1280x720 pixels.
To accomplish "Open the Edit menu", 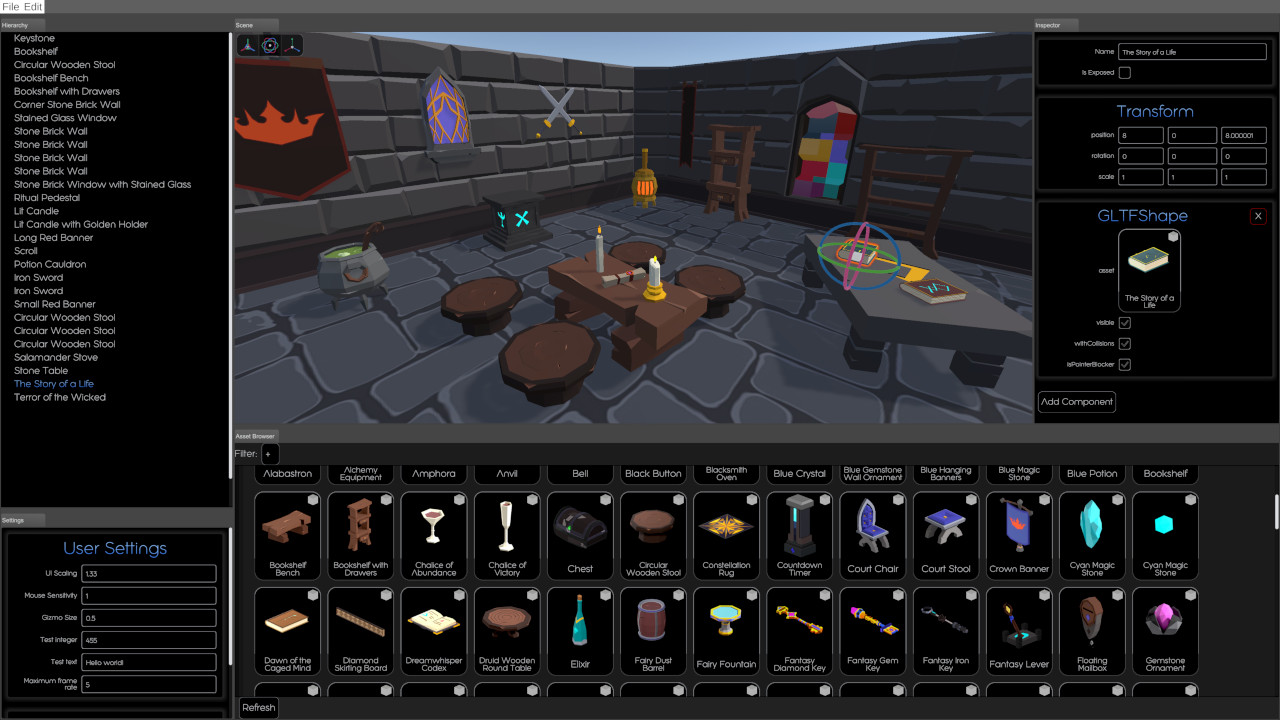I will click(33, 7).
